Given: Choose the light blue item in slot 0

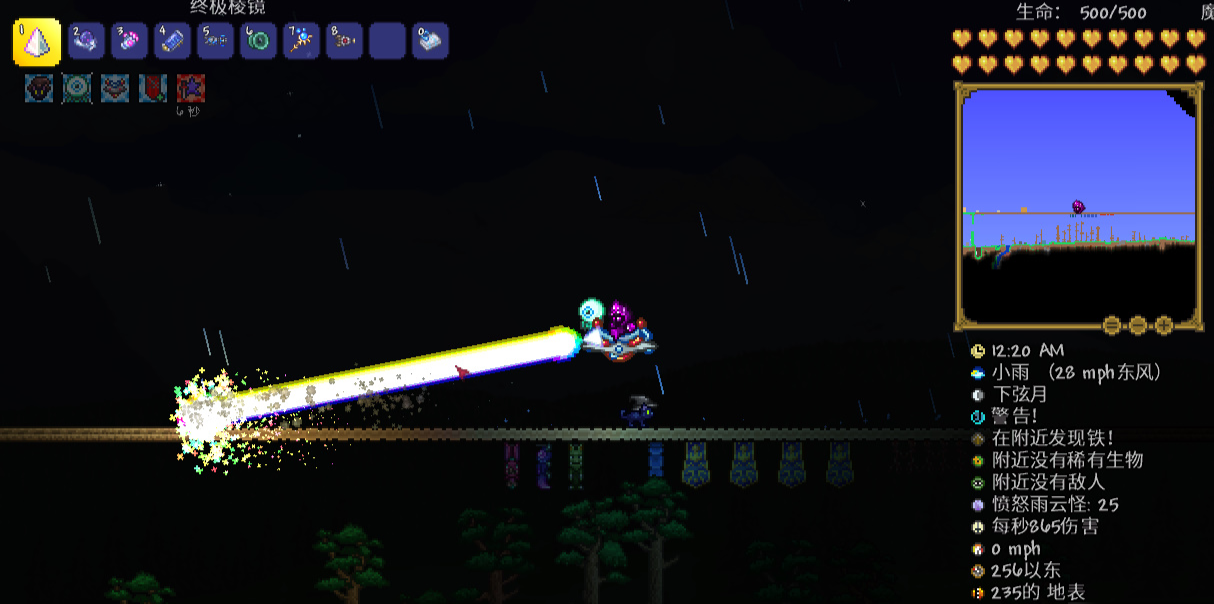Looking at the screenshot, I should coord(431,41).
